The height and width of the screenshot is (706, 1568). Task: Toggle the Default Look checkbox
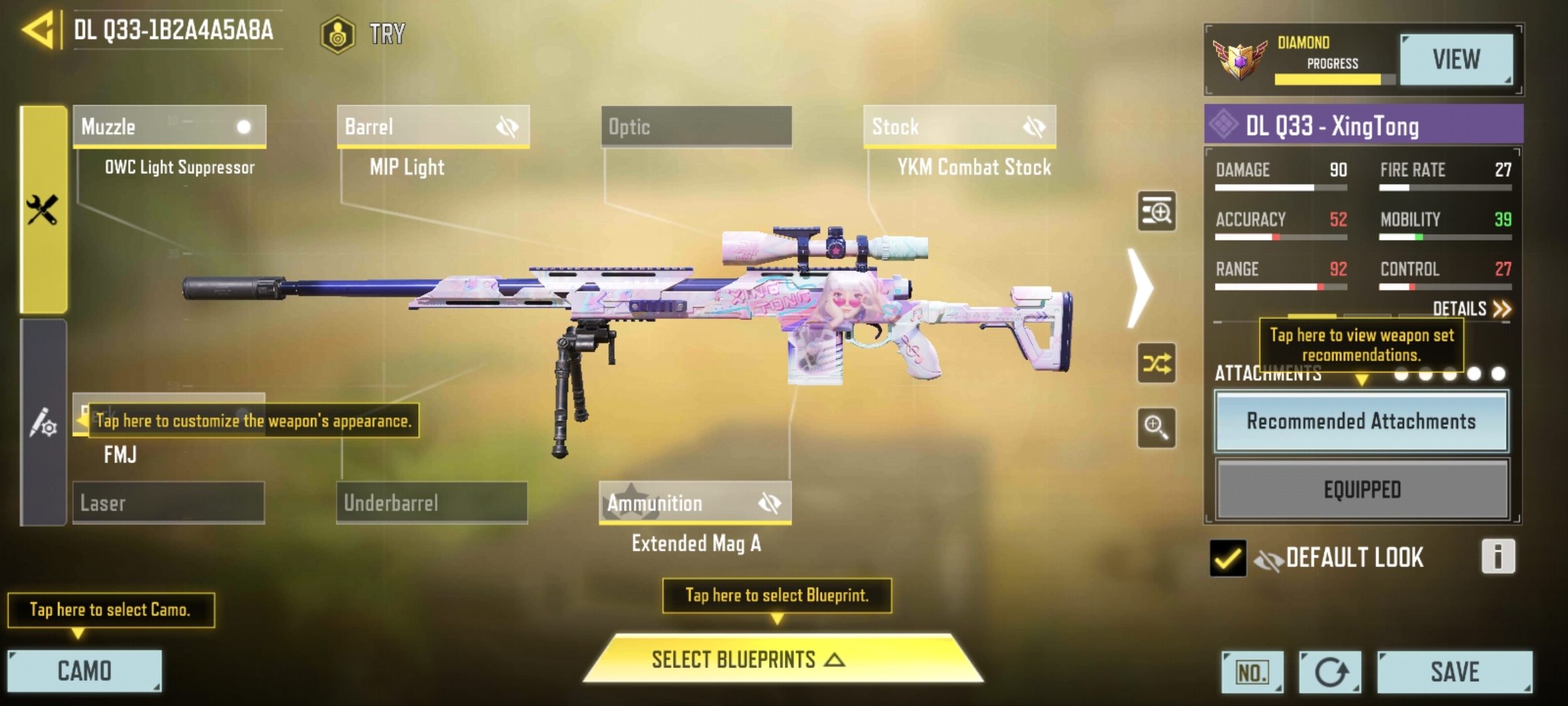(1228, 558)
